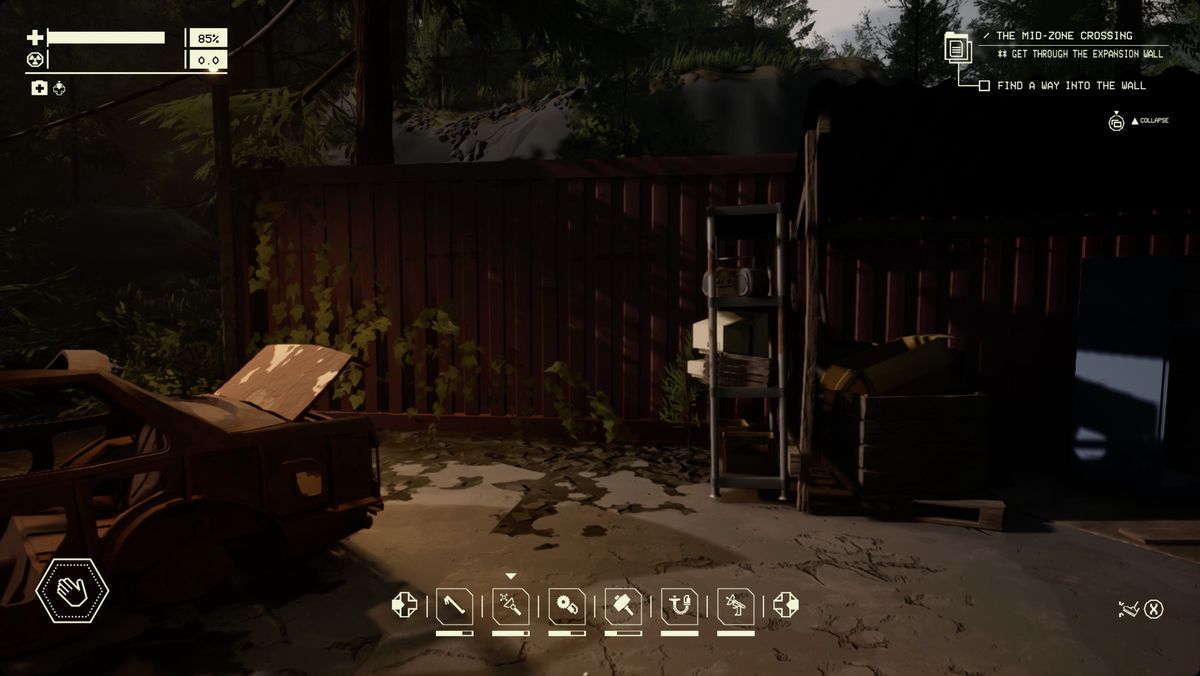Select the flashlight tool slot
Image resolution: width=1200 pixels, height=676 pixels.
tap(511, 606)
